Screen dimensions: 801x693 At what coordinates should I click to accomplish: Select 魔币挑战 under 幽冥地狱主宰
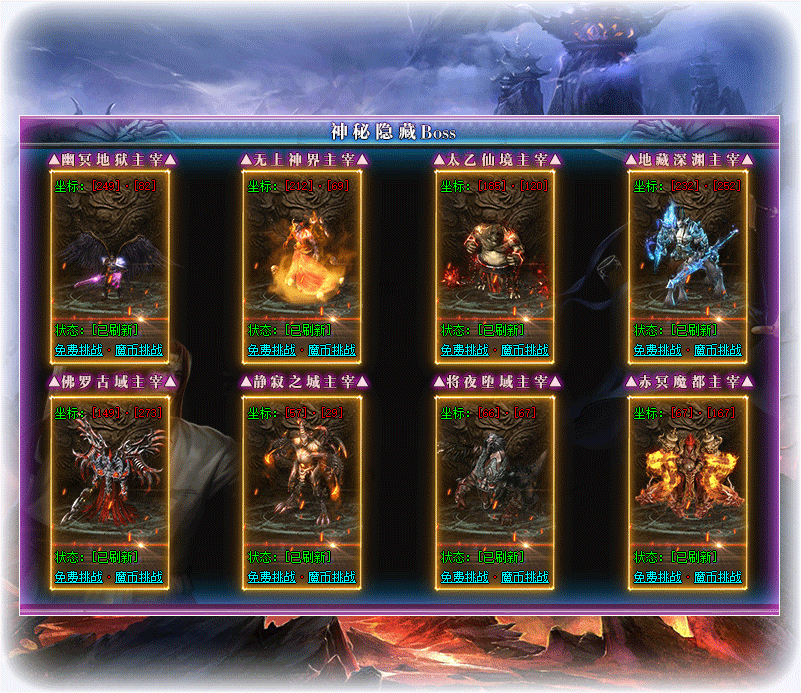click(138, 350)
